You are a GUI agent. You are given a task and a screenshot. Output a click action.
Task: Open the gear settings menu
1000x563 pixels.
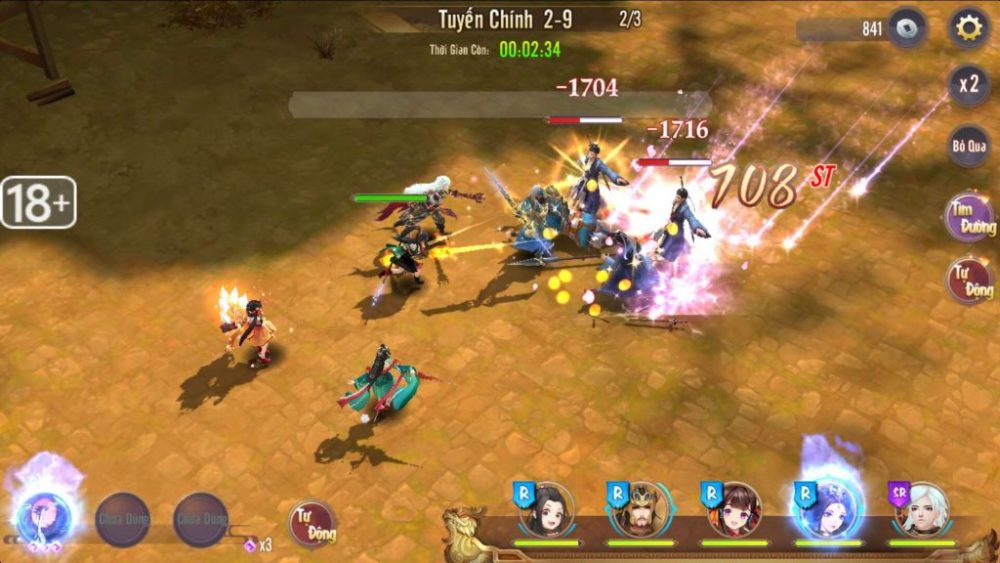click(x=968, y=28)
